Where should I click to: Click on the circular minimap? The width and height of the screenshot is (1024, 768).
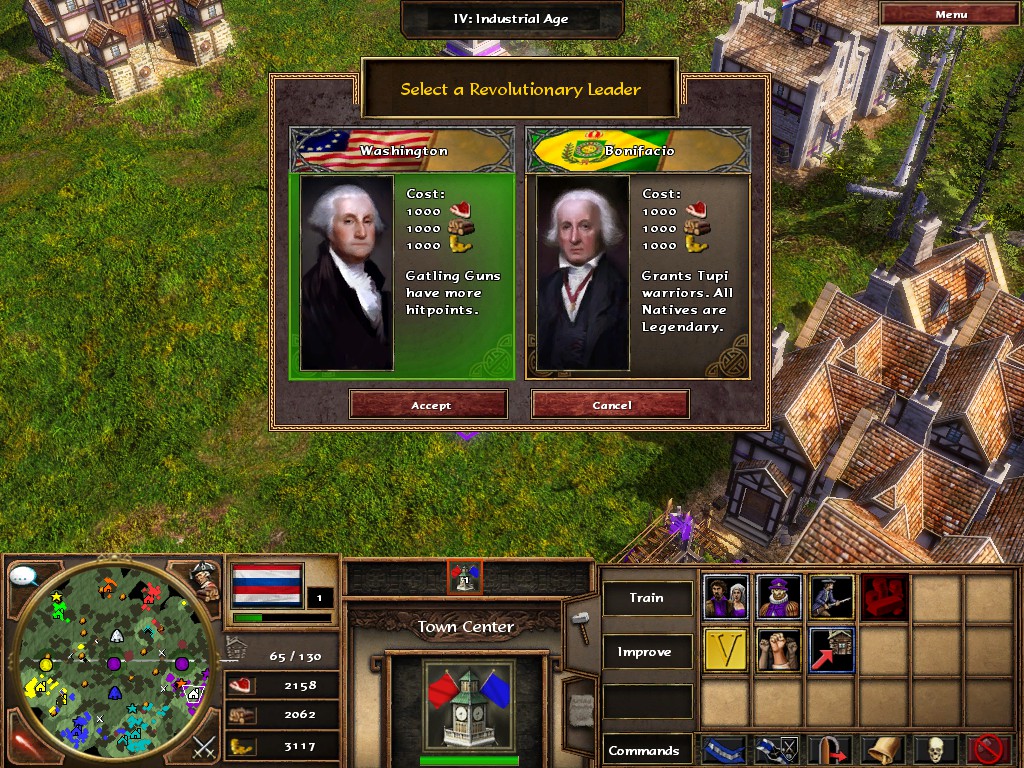coord(114,663)
